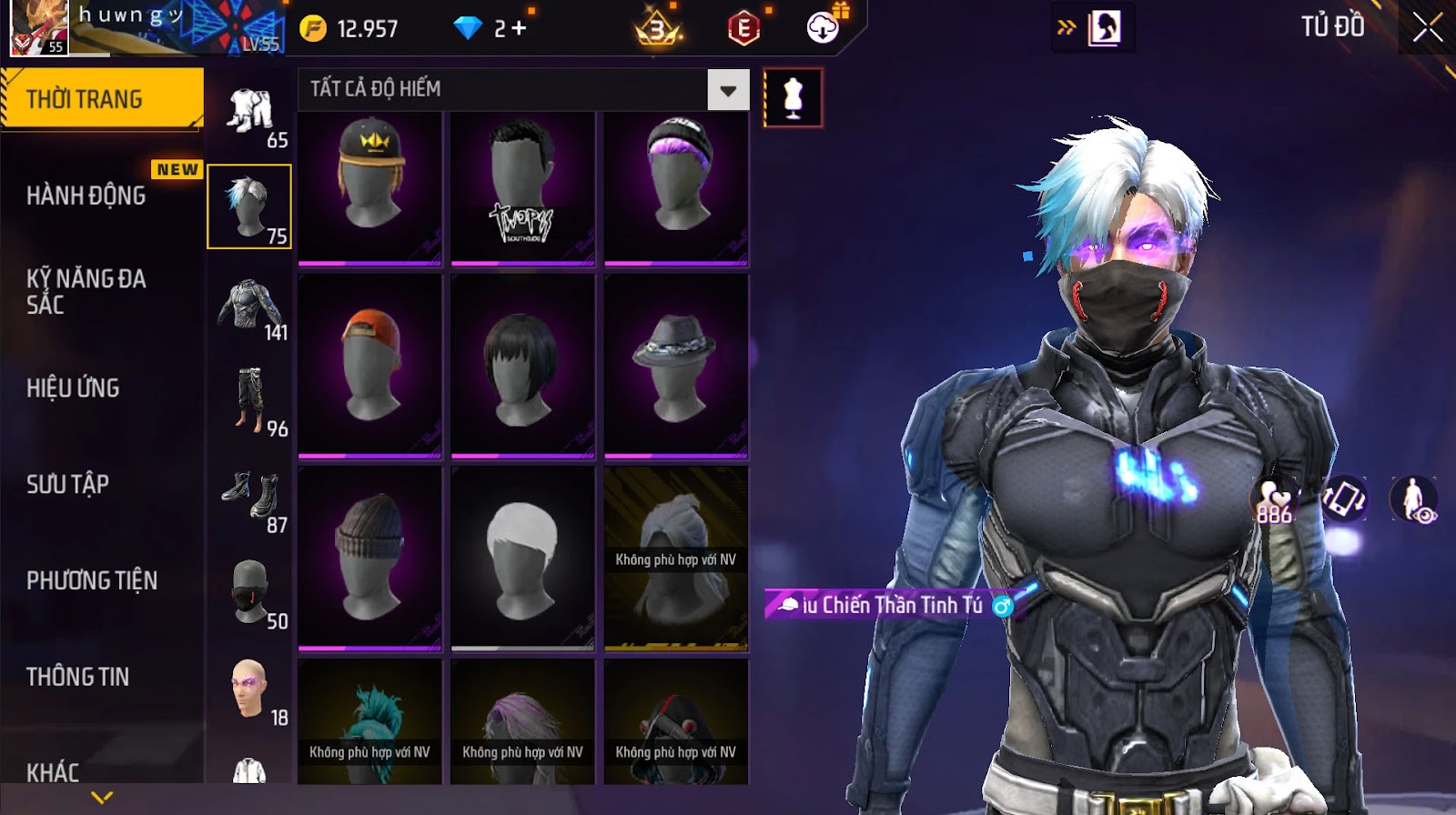Select the white hair item

(522, 557)
